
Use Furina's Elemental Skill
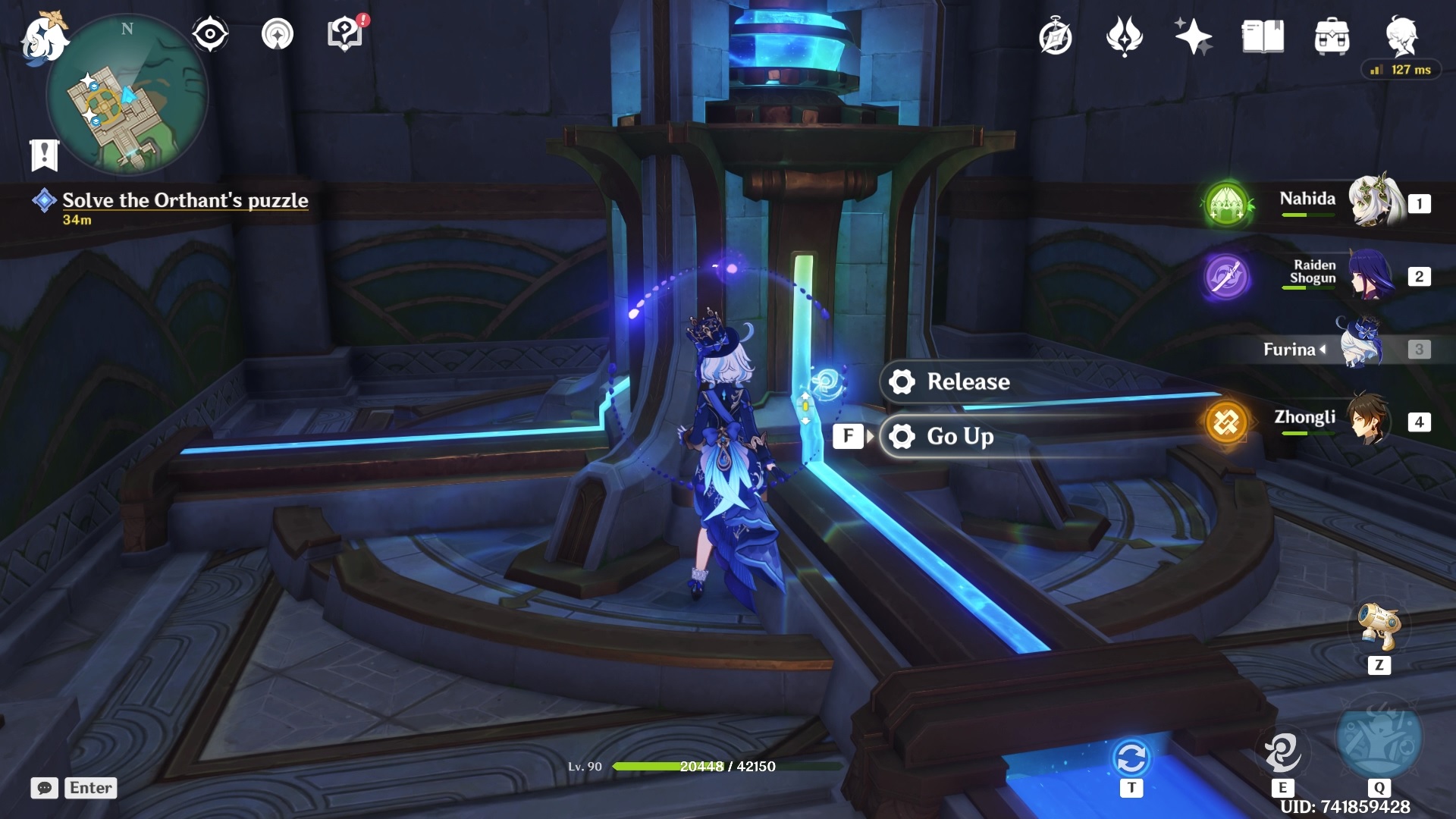coord(1282,752)
